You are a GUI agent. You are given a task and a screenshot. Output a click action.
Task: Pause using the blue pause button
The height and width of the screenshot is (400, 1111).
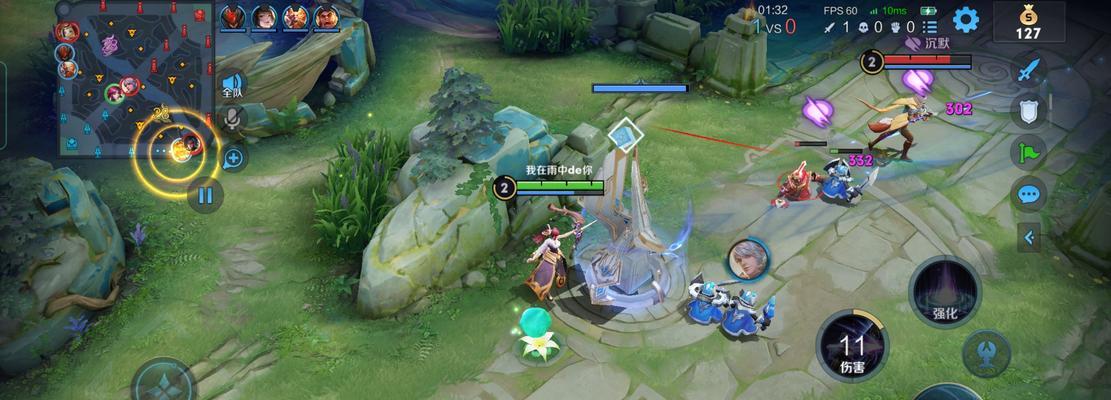pyautogui.click(x=205, y=195)
